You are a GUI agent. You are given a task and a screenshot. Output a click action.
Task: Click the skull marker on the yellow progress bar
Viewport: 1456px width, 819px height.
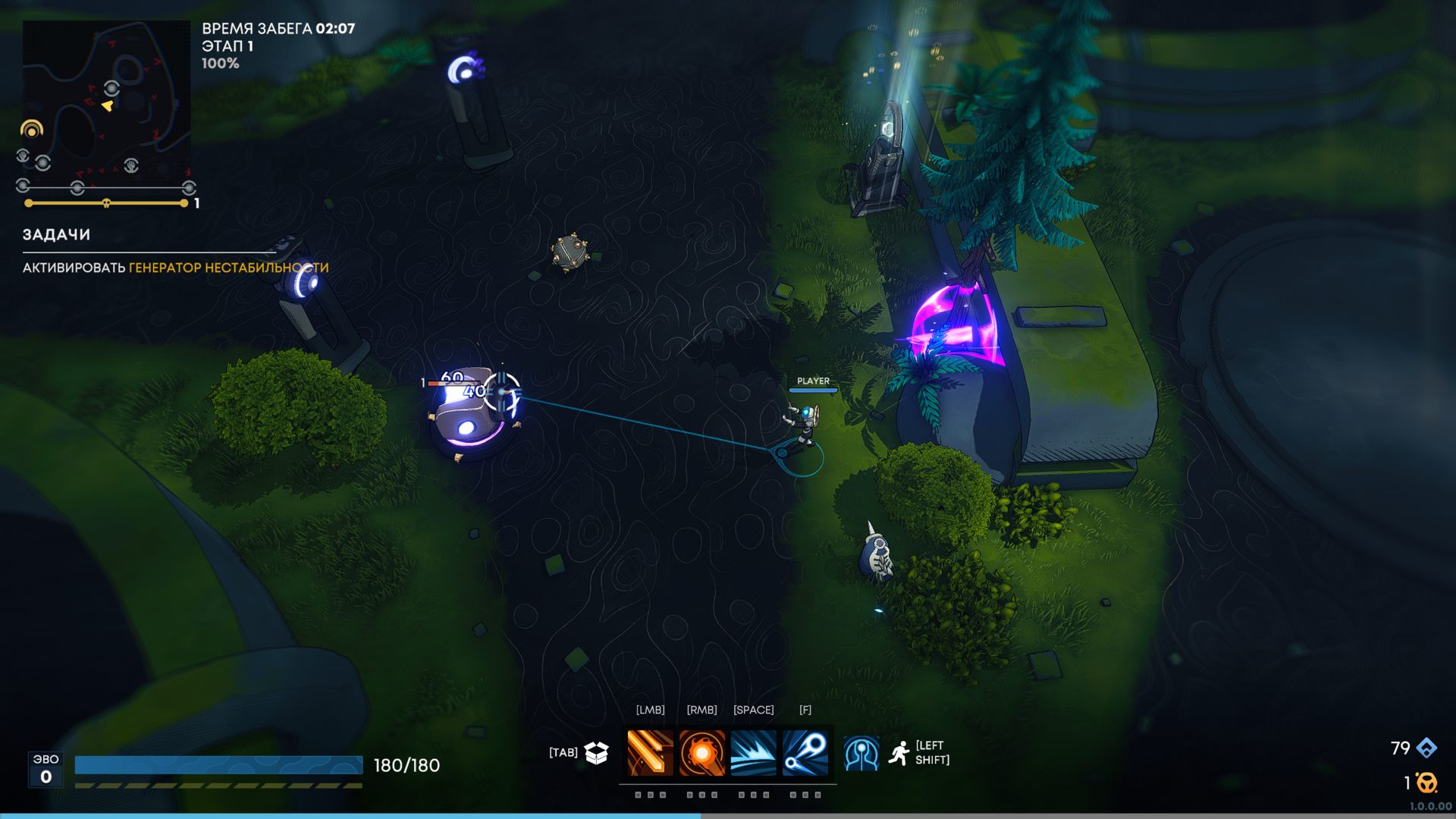pos(106,203)
